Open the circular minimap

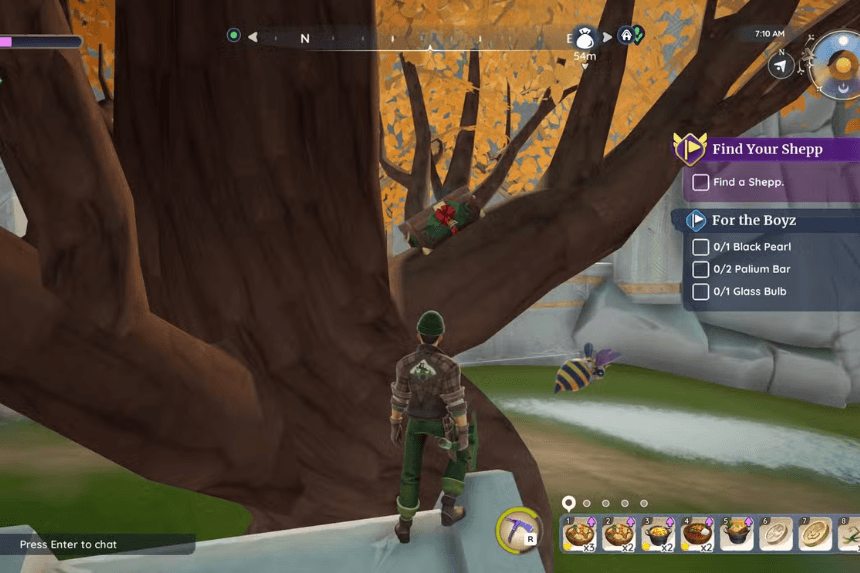click(837, 63)
